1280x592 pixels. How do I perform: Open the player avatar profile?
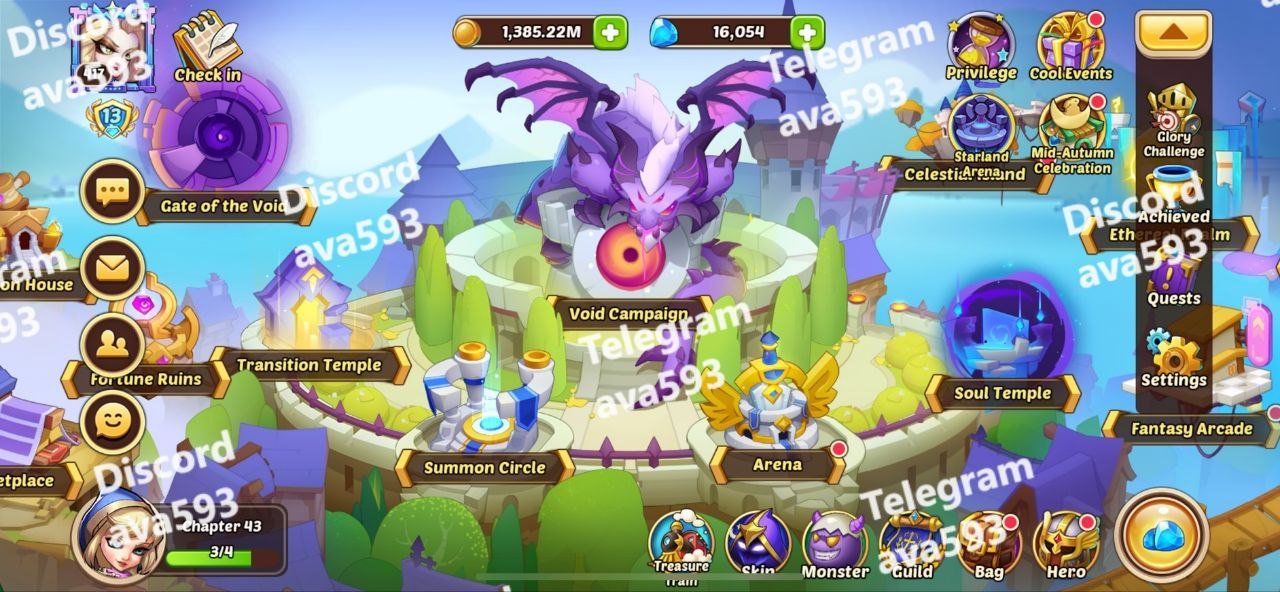click(x=110, y=45)
